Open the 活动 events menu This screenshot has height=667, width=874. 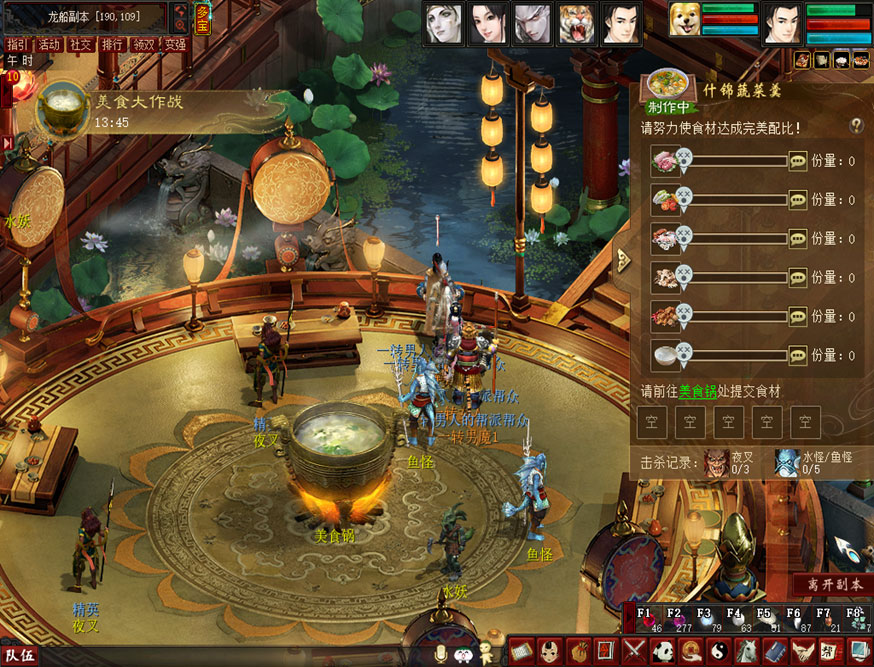(x=49, y=44)
